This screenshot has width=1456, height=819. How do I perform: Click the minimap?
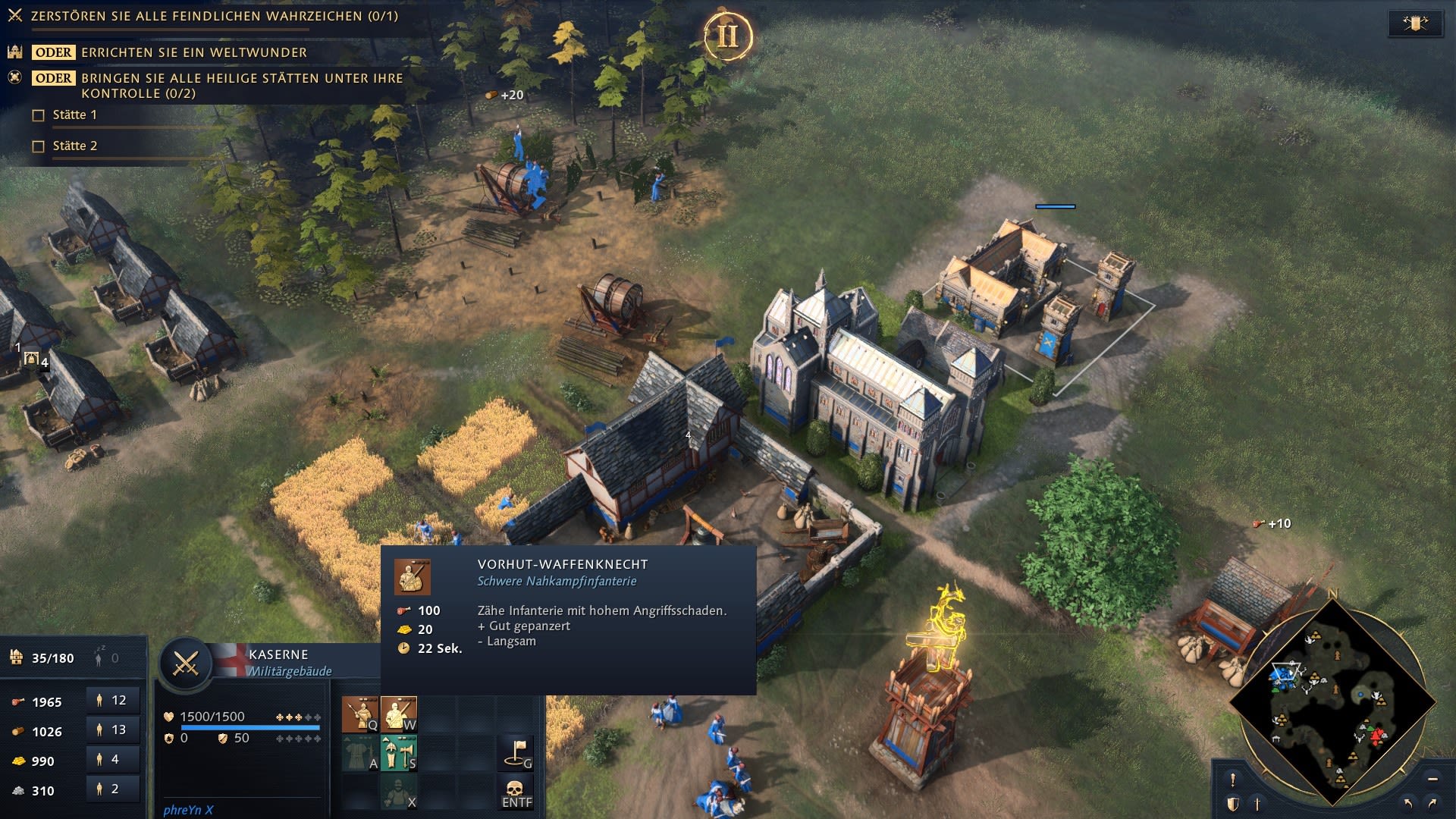click(x=1332, y=701)
